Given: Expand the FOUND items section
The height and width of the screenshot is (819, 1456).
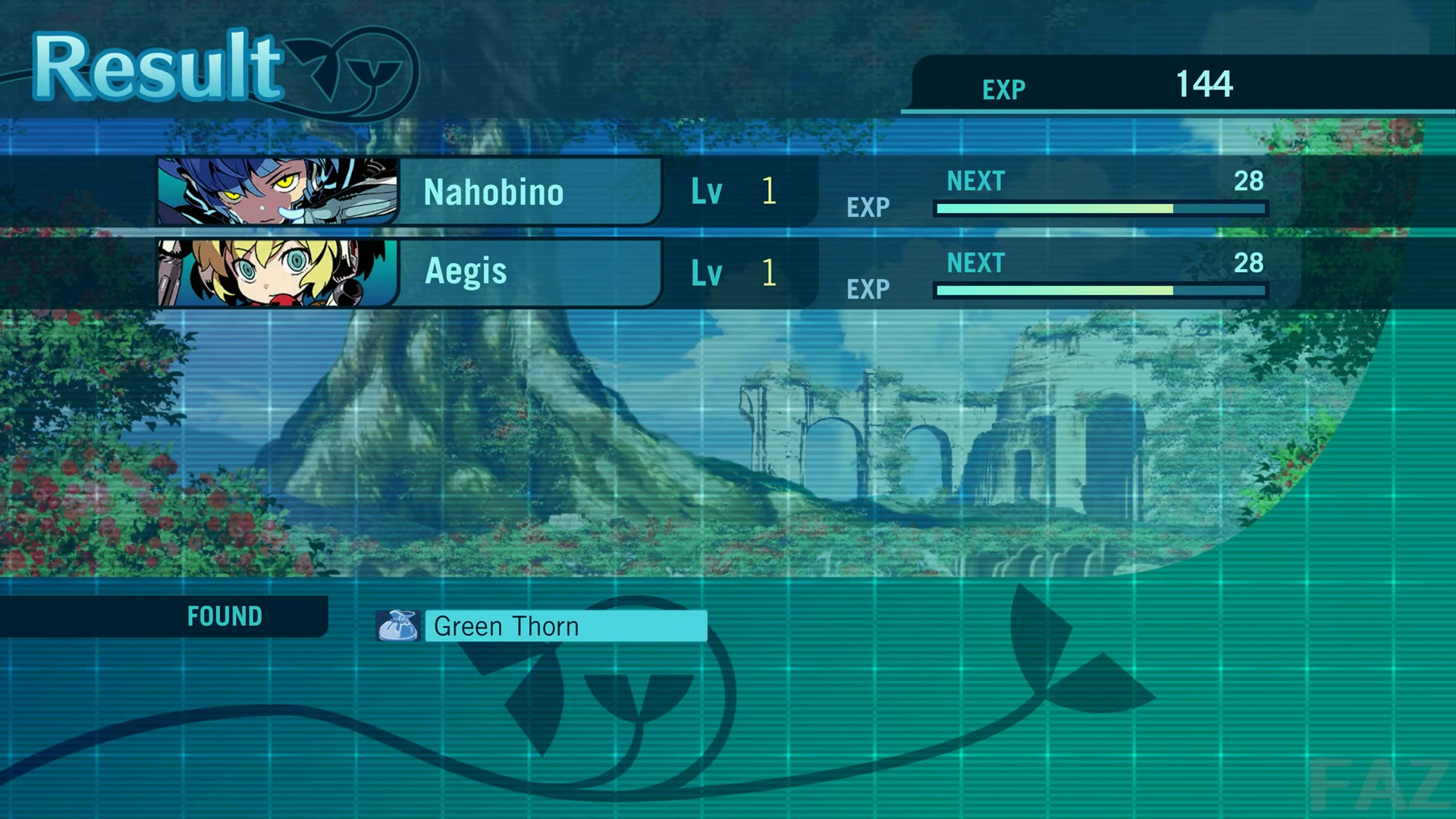Looking at the screenshot, I should (x=224, y=617).
